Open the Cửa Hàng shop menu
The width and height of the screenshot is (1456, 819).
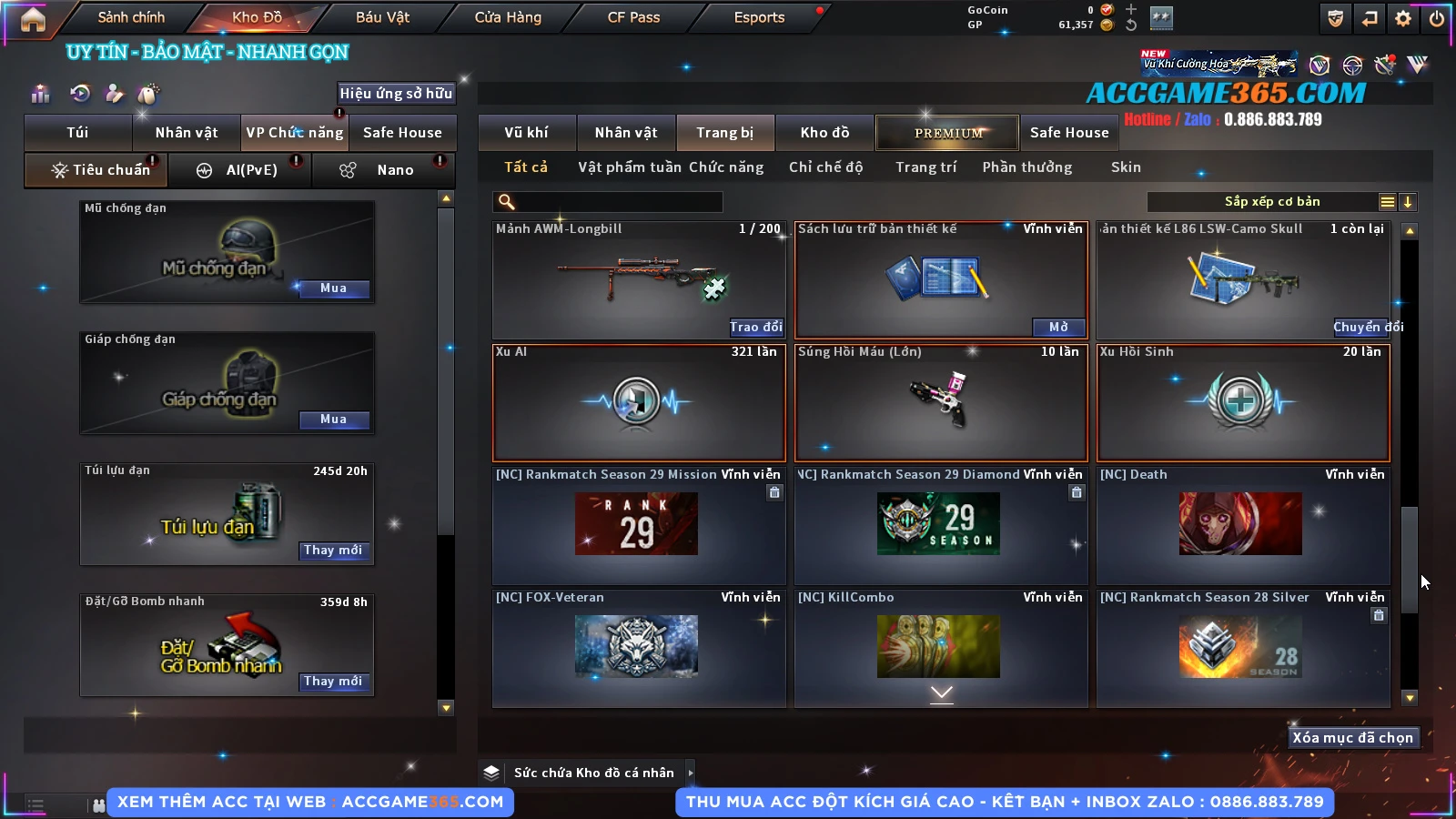coord(508,17)
